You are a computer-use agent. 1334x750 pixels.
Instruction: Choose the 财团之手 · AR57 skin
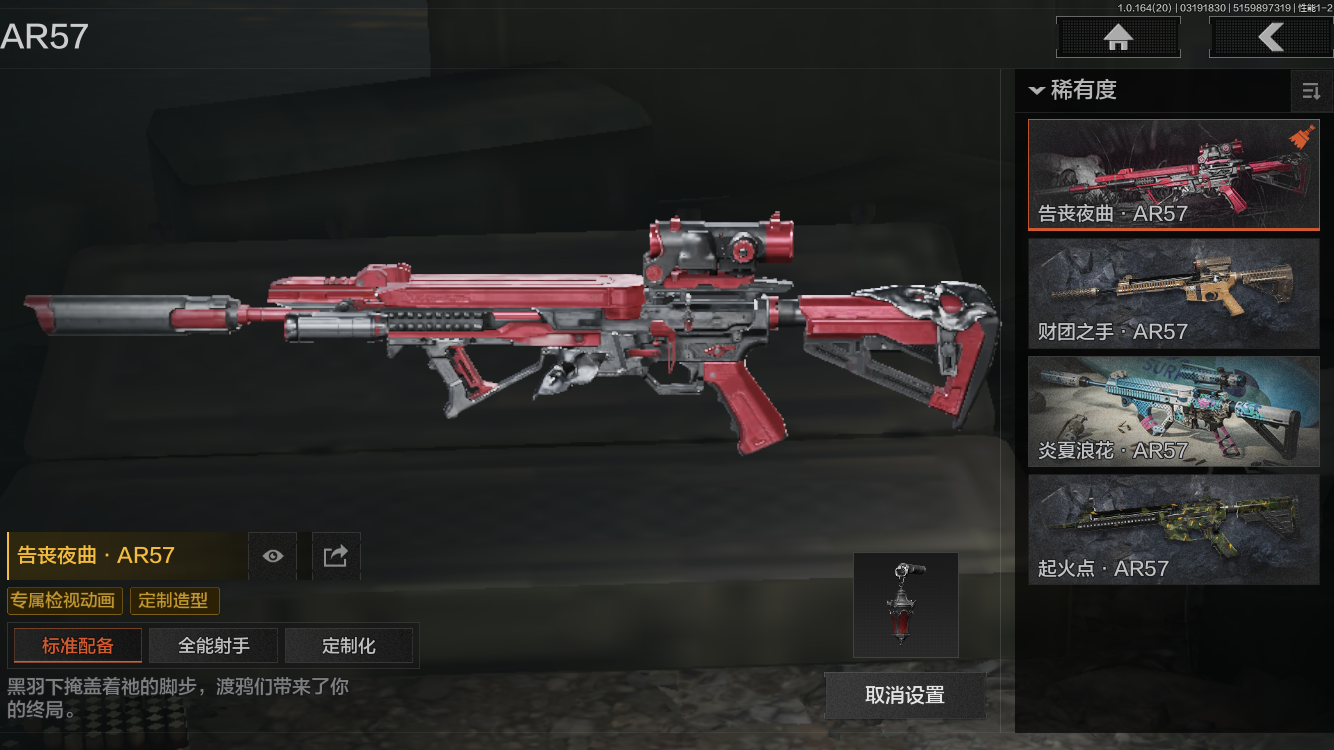1173,293
